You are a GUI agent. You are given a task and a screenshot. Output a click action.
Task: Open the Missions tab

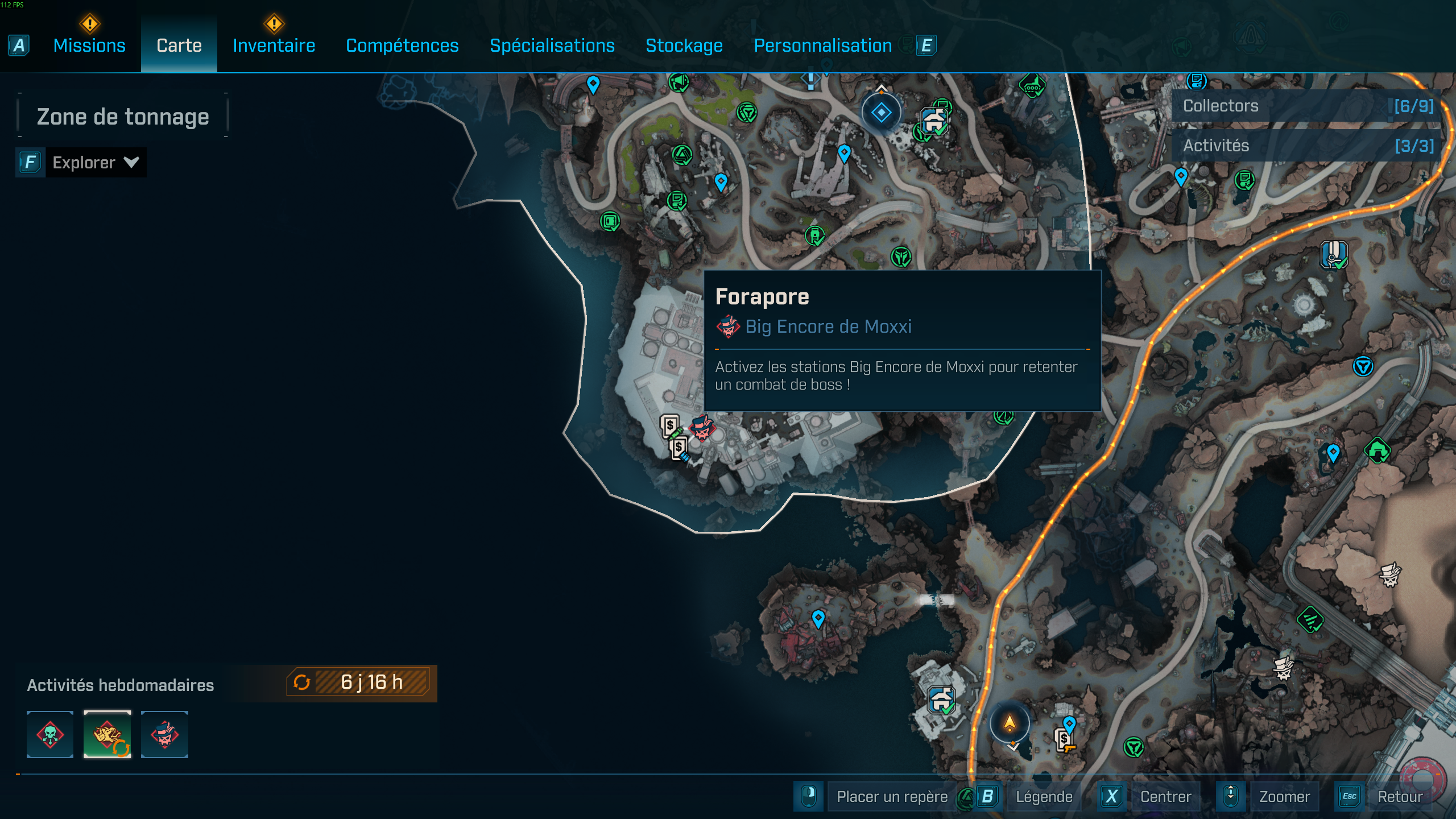pyautogui.click(x=89, y=45)
